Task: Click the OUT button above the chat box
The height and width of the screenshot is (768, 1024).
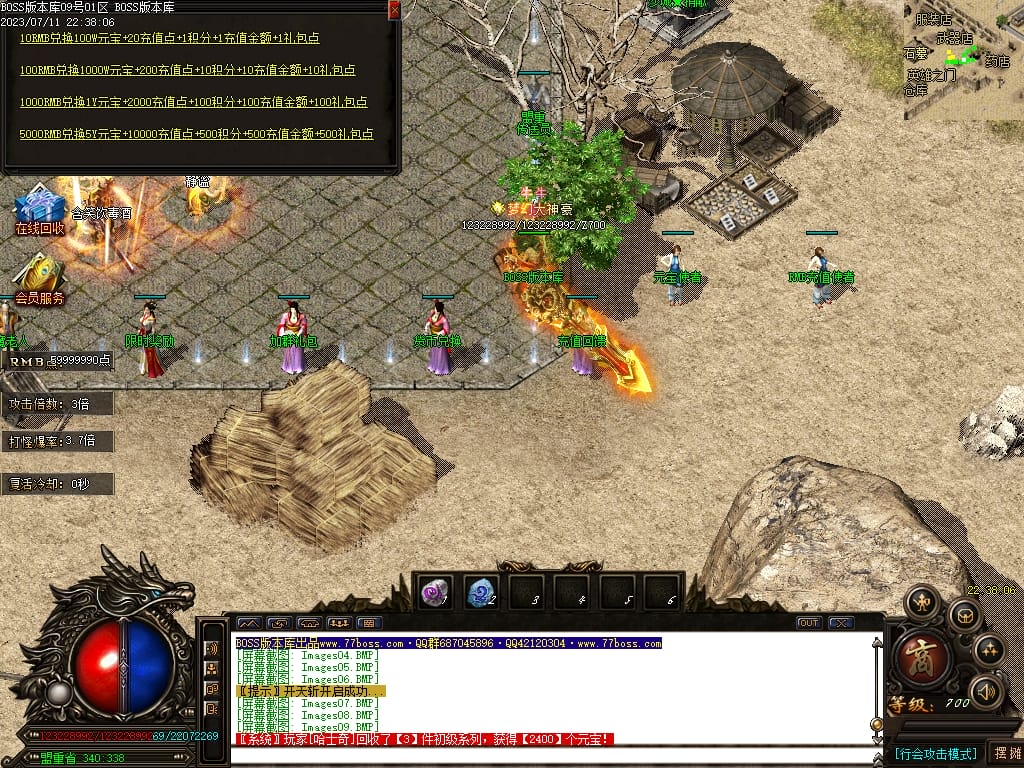Action: click(x=809, y=623)
